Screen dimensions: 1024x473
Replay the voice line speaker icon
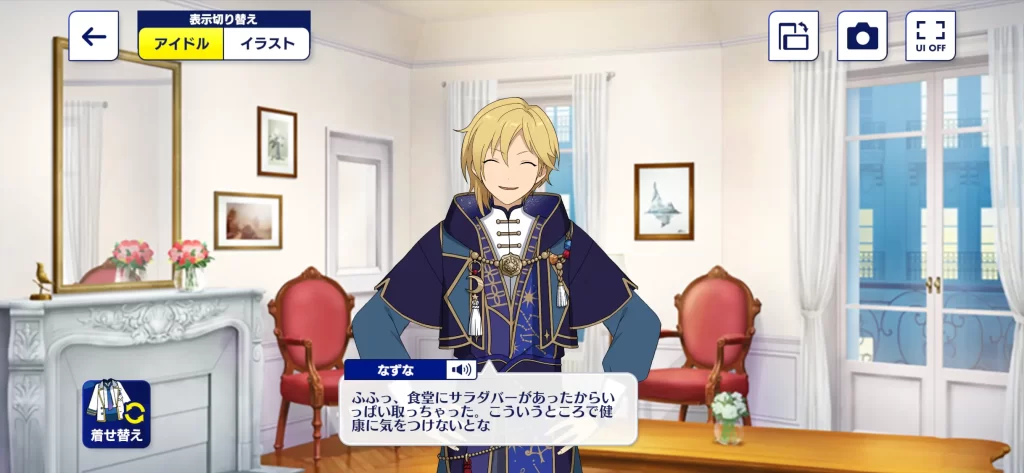[461, 370]
